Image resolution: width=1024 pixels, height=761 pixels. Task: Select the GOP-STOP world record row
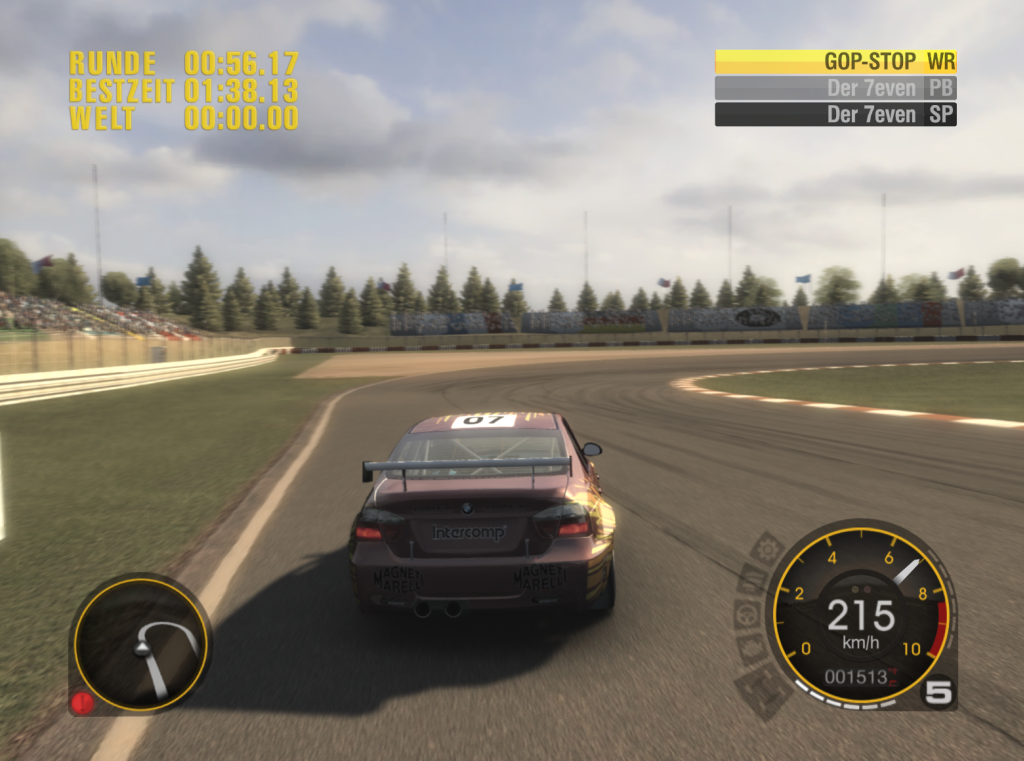tap(836, 62)
